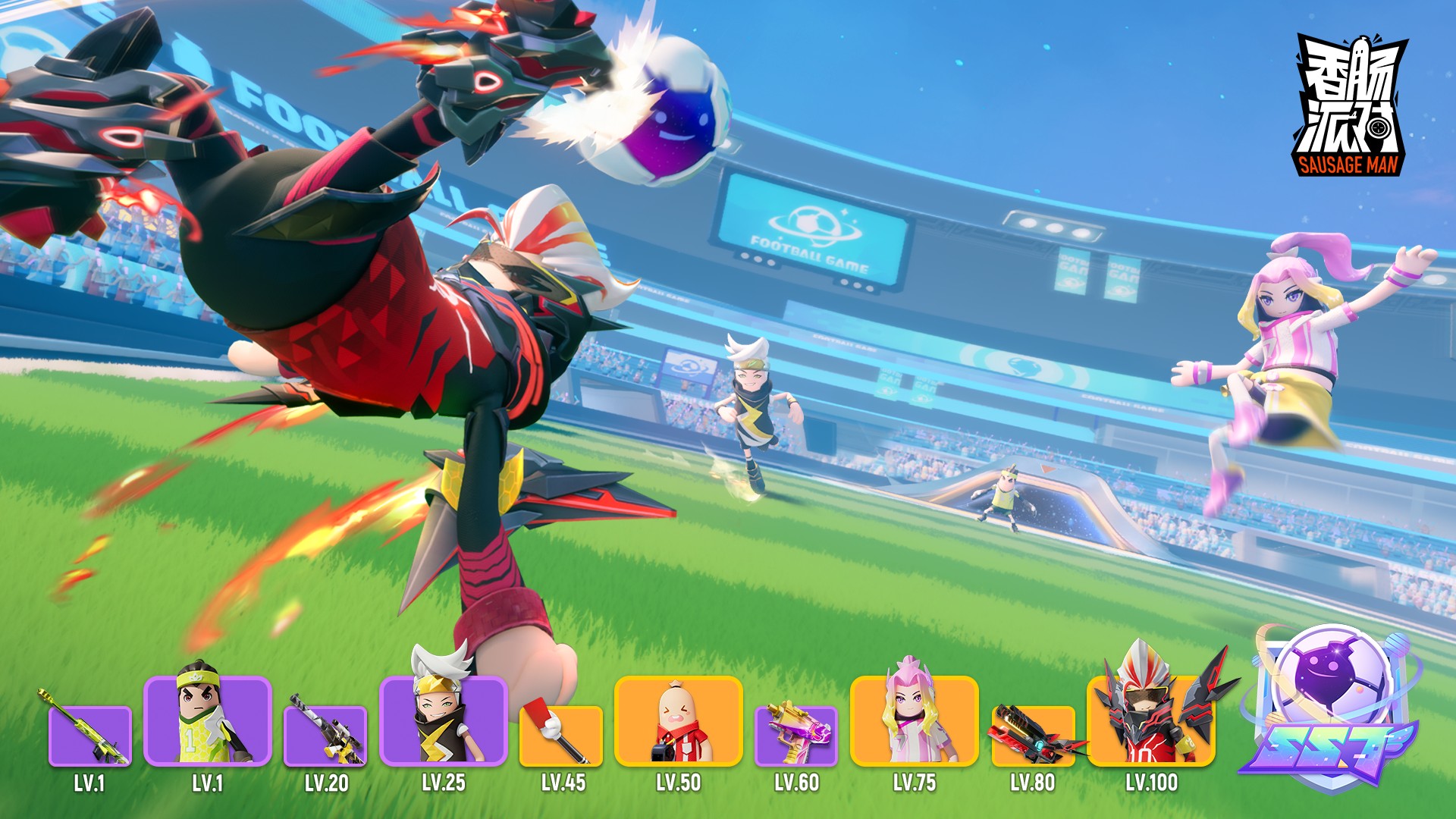
Task: Click the Sausage Man logo
Action: [1348, 106]
